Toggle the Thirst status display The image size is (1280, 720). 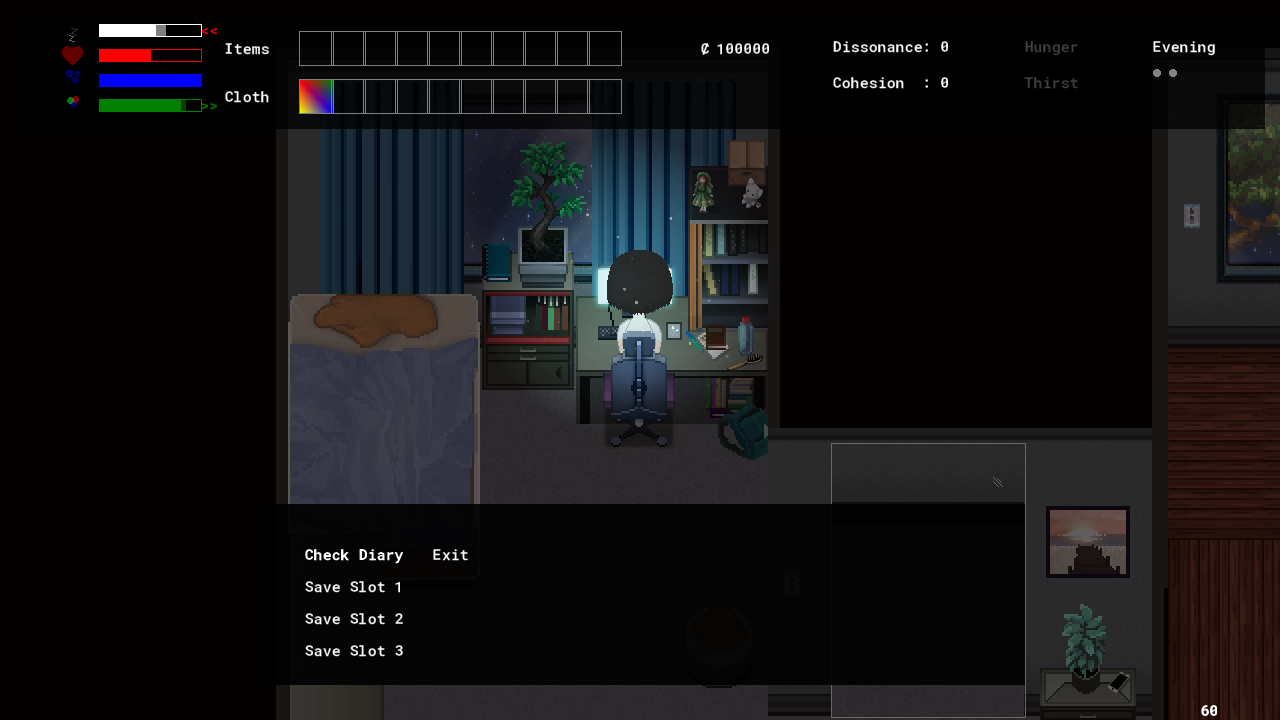(x=1051, y=83)
